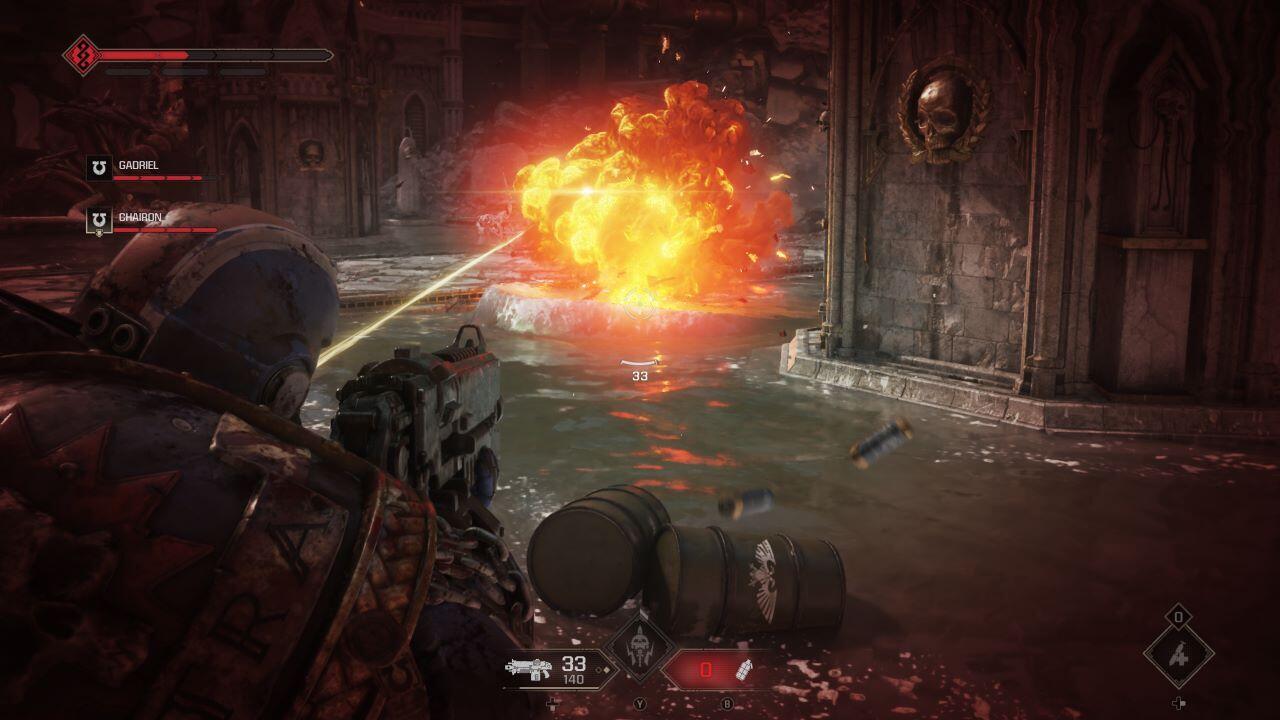Click the red player emblem diamond
The image size is (1280, 720).
[80, 54]
